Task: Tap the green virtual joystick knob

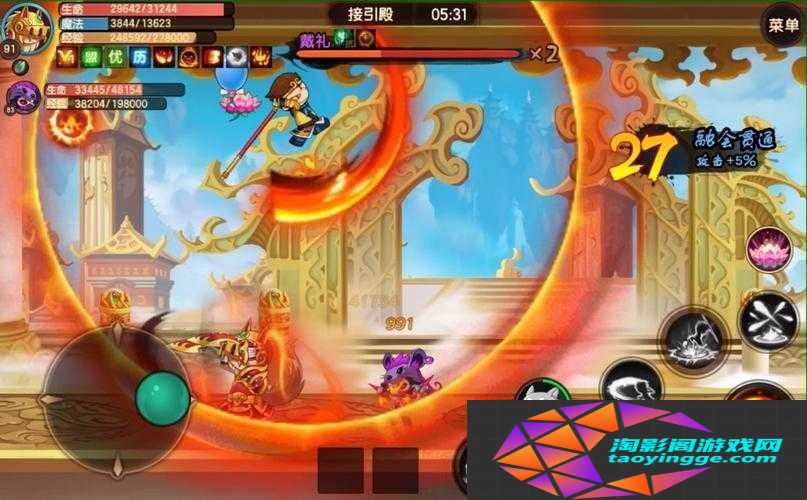Action: [x=161, y=396]
